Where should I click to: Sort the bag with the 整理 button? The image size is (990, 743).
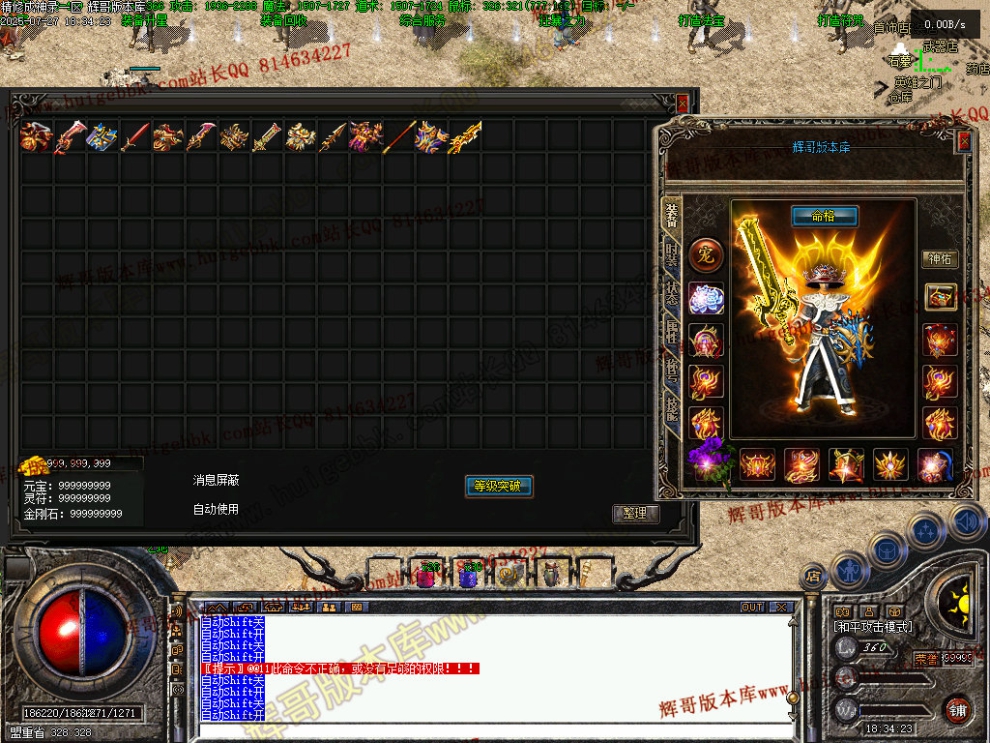[x=635, y=514]
